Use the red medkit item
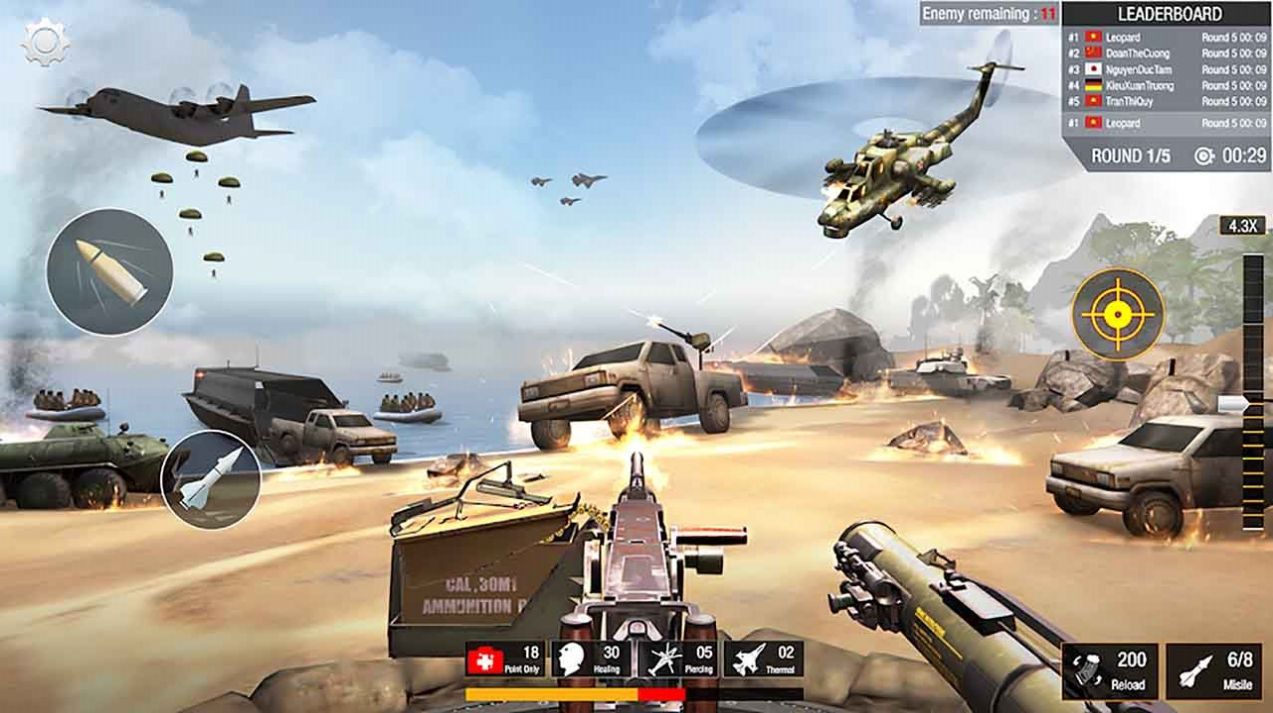Screen dimensions: 1273x713 click(507, 660)
